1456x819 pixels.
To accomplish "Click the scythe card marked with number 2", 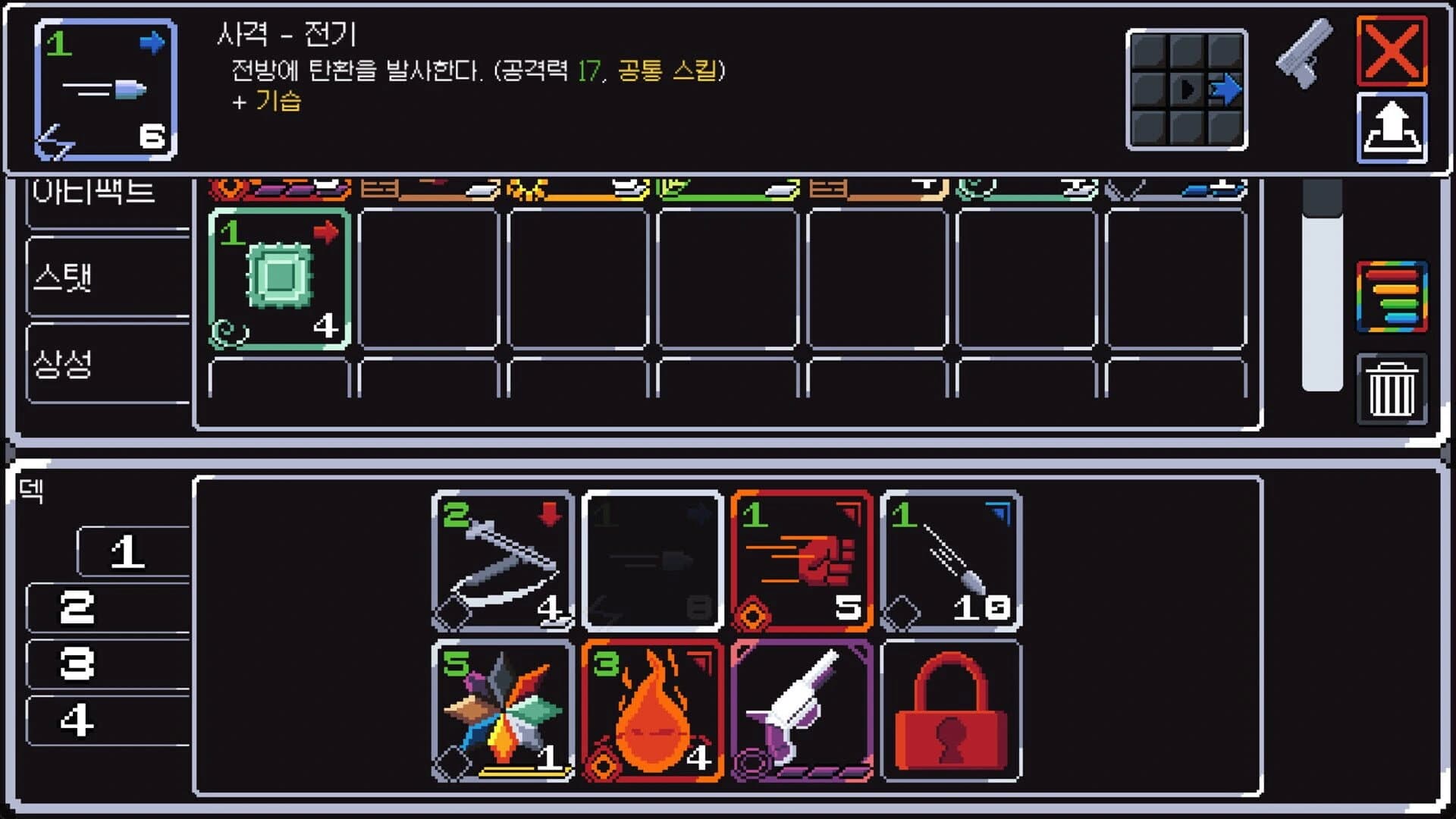I will (503, 561).
